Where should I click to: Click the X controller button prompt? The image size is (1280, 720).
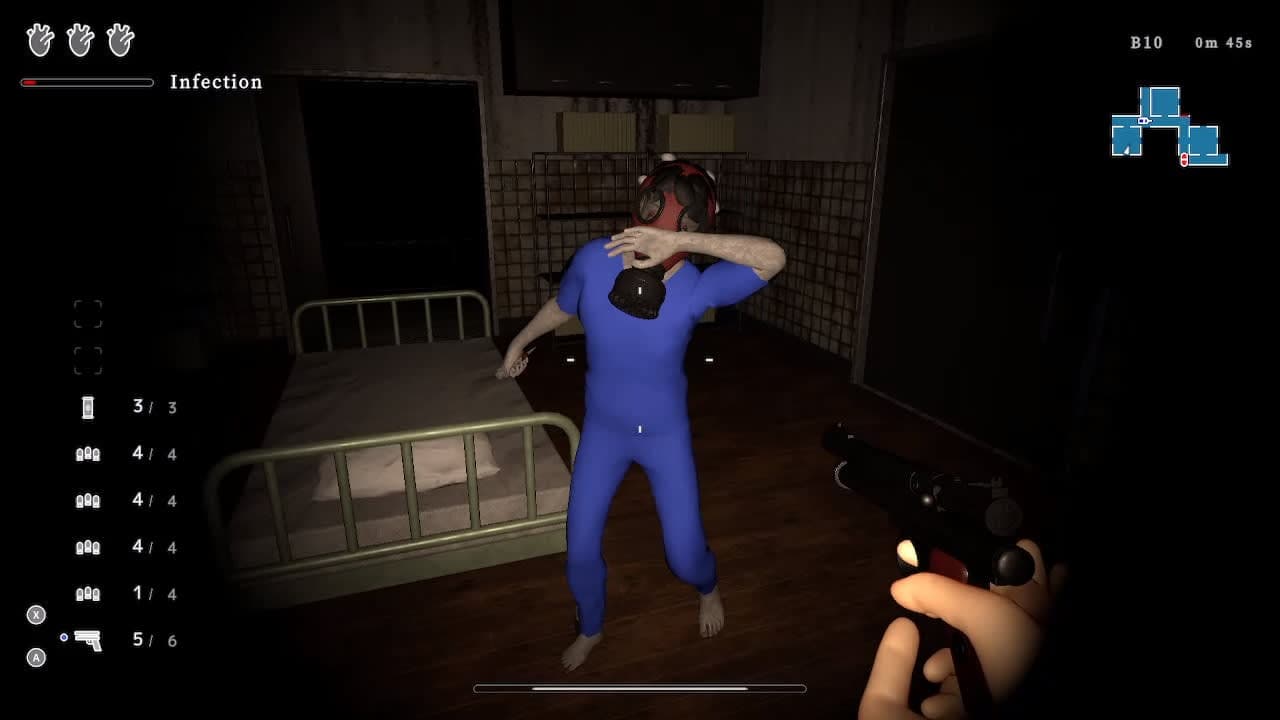pos(36,617)
